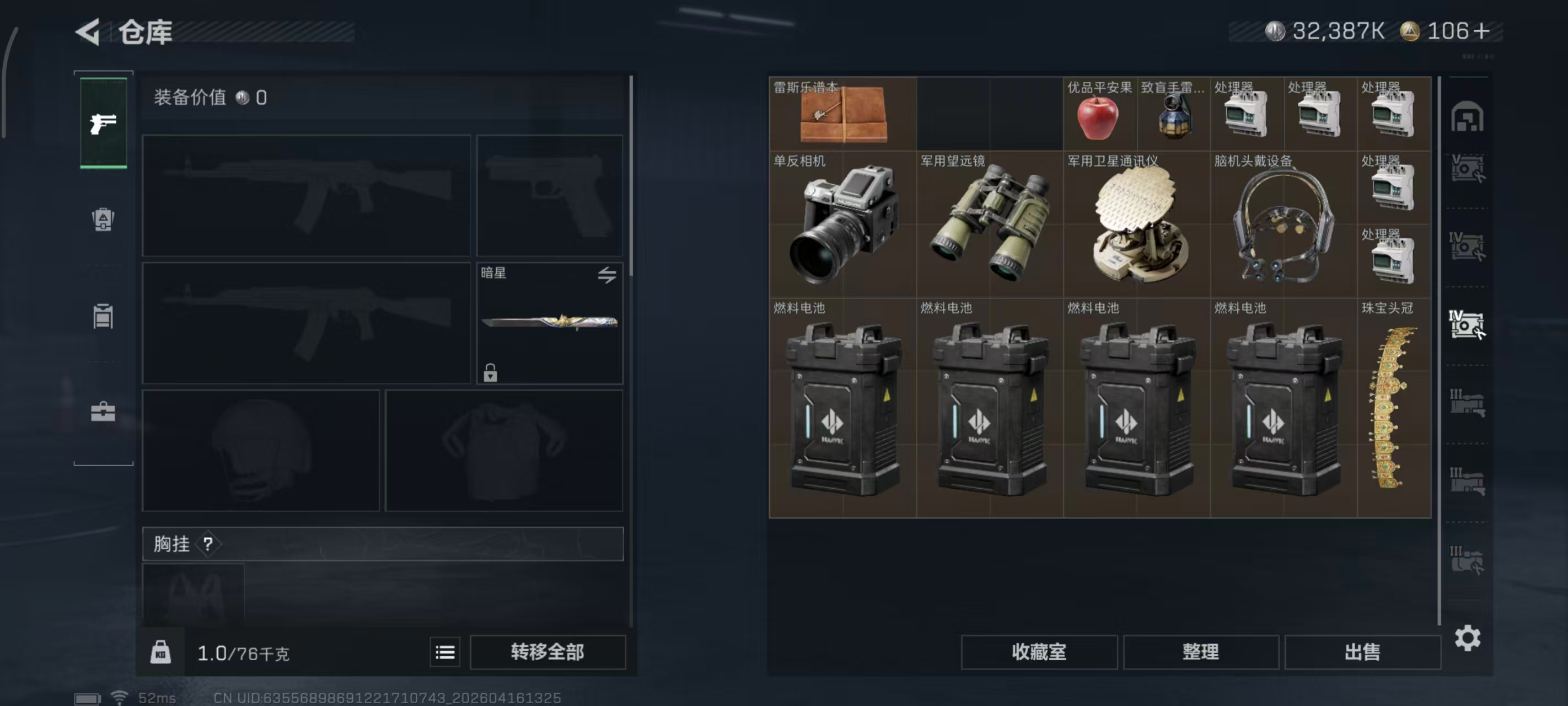Image resolution: width=1568 pixels, height=706 pixels.
Task: Open the settings gear icon
Action: [1468, 639]
